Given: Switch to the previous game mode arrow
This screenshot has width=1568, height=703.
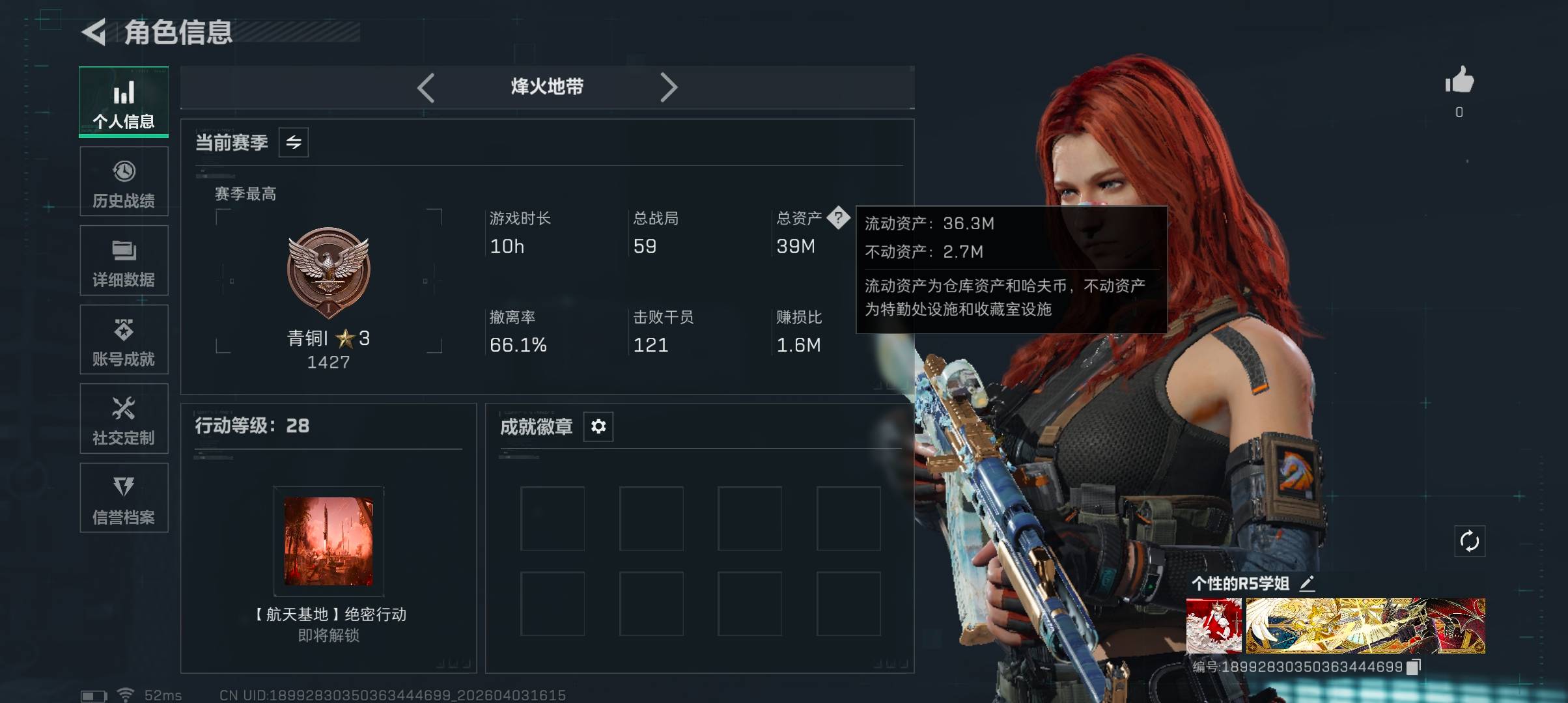Looking at the screenshot, I should [x=426, y=87].
